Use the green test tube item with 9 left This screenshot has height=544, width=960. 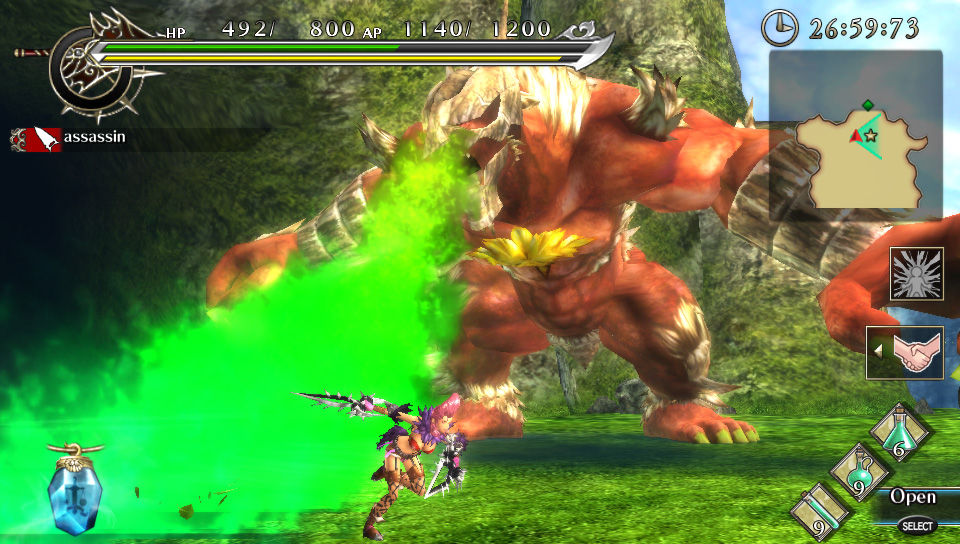(820, 510)
